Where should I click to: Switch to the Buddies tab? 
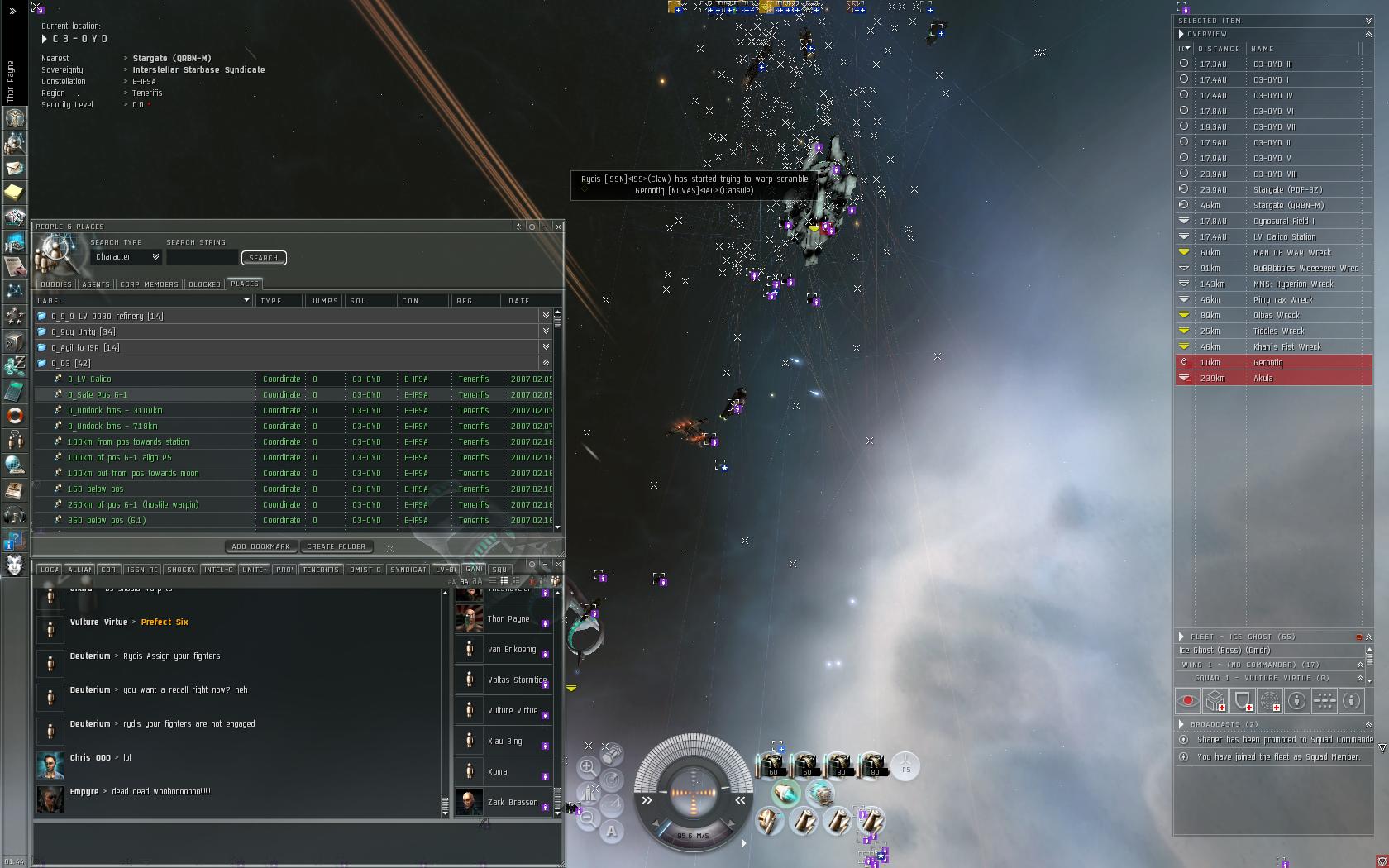tap(56, 284)
